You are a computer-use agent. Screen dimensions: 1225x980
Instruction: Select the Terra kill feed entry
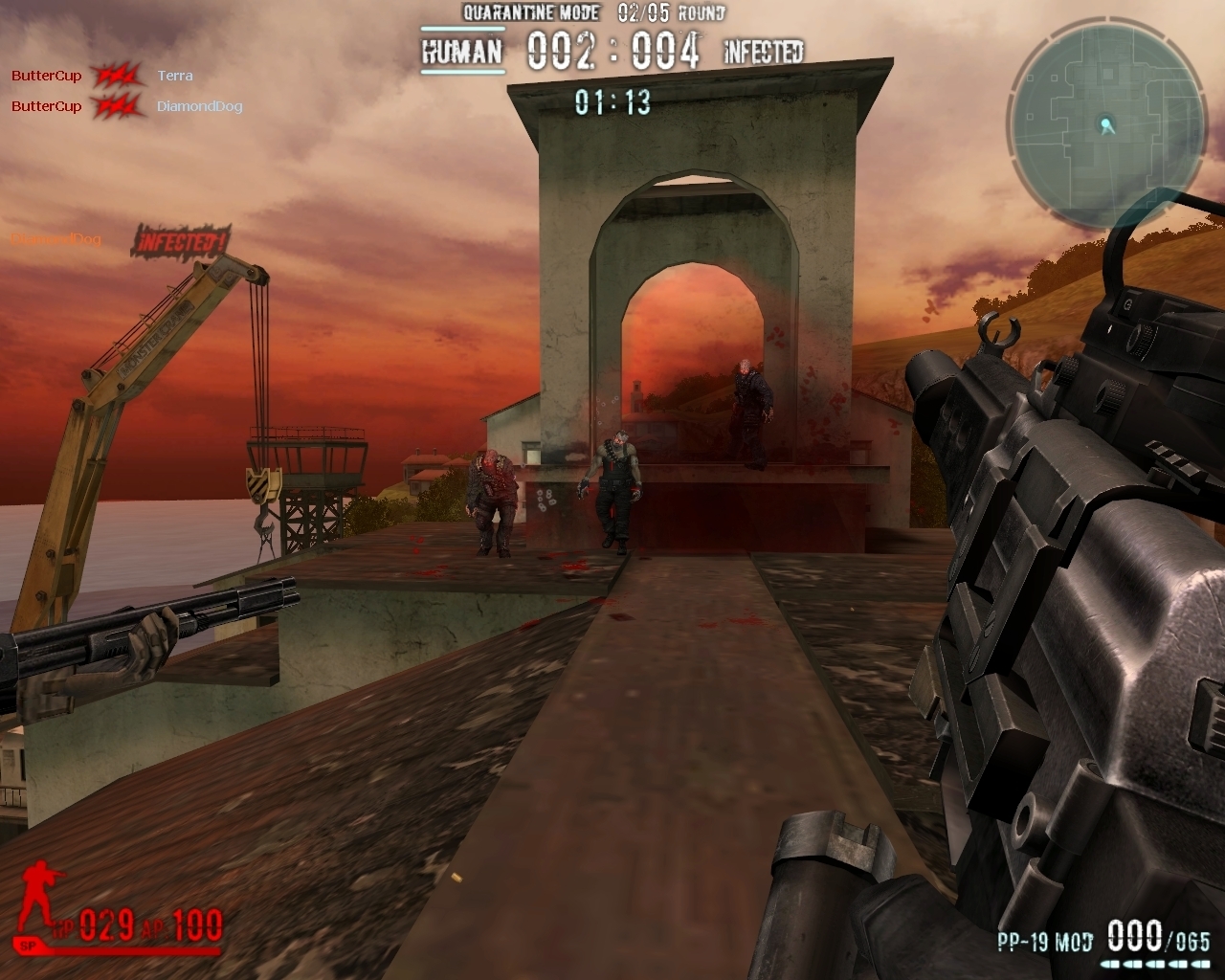pyautogui.click(x=175, y=76)
